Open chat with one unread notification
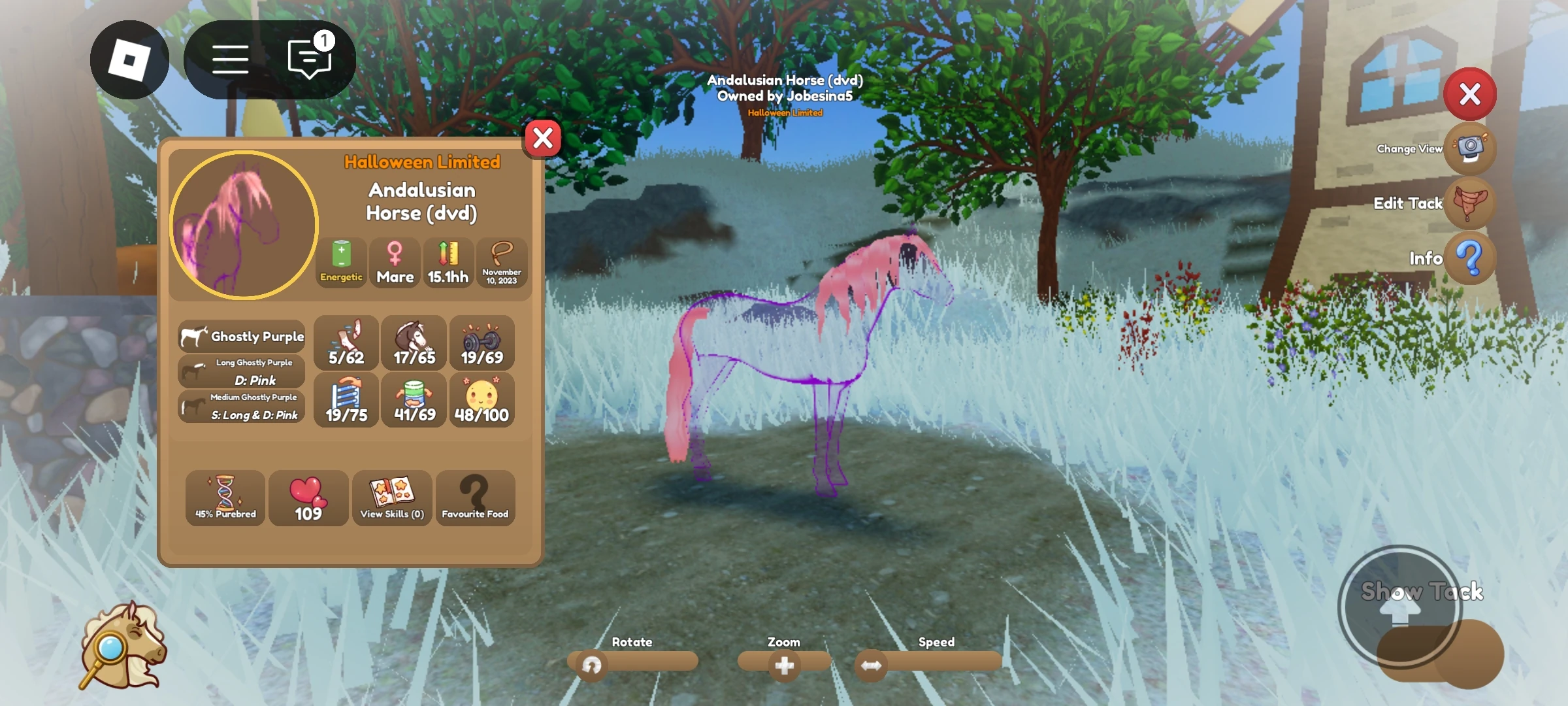This screenshot has width=1568, height=706. tap(307, 59)
